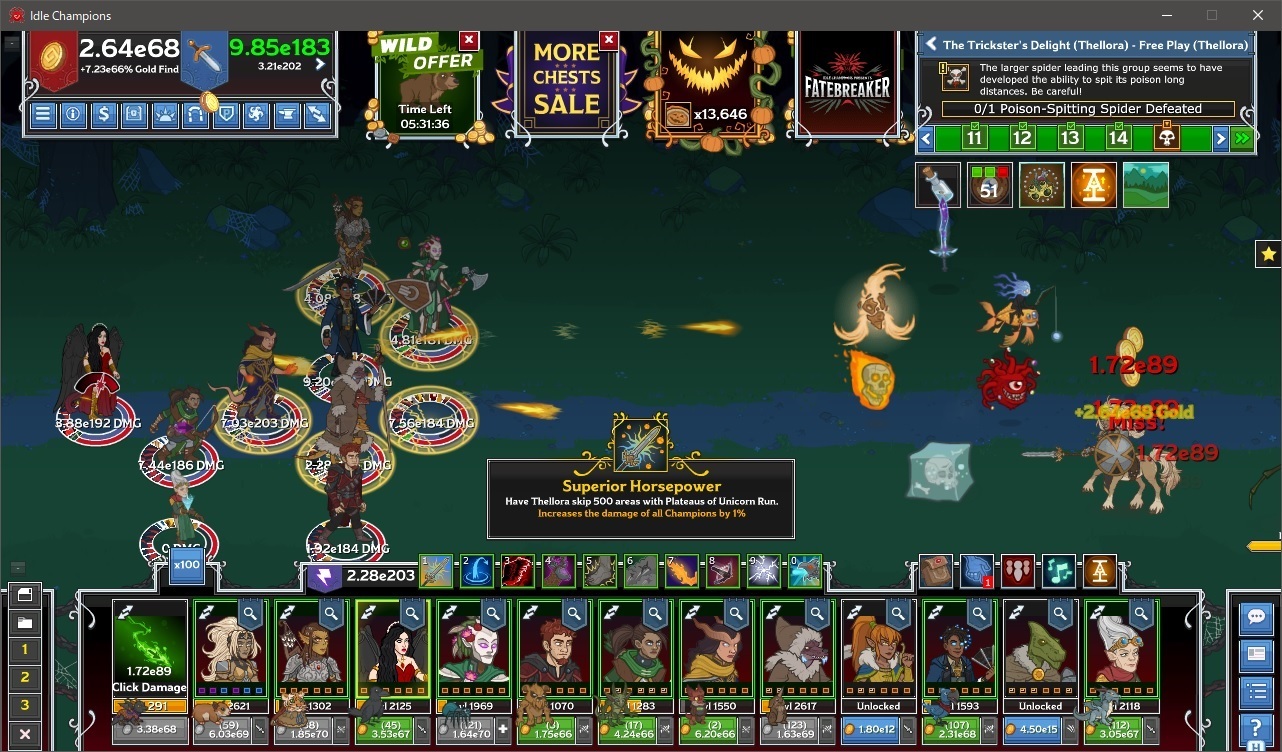
Task: Activate ultimate ability number 1
Action: (436, 571)
